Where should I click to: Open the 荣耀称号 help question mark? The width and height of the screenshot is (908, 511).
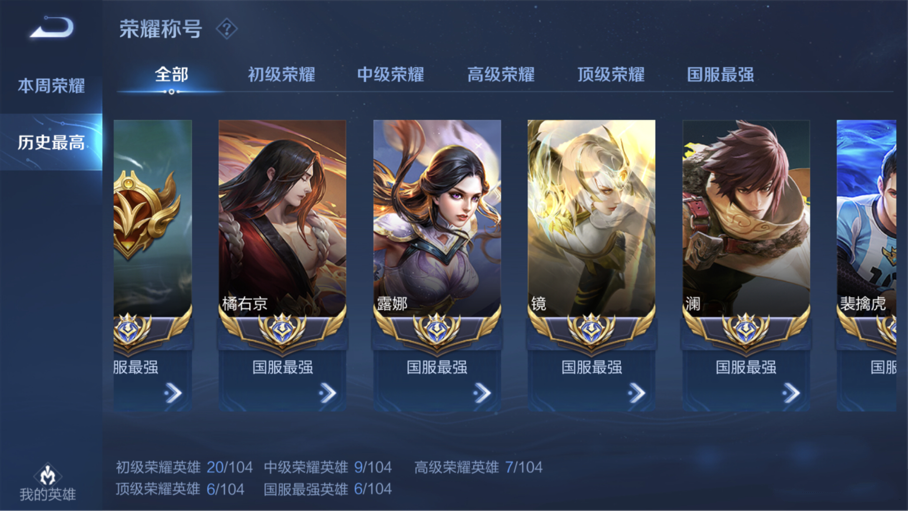227,29
